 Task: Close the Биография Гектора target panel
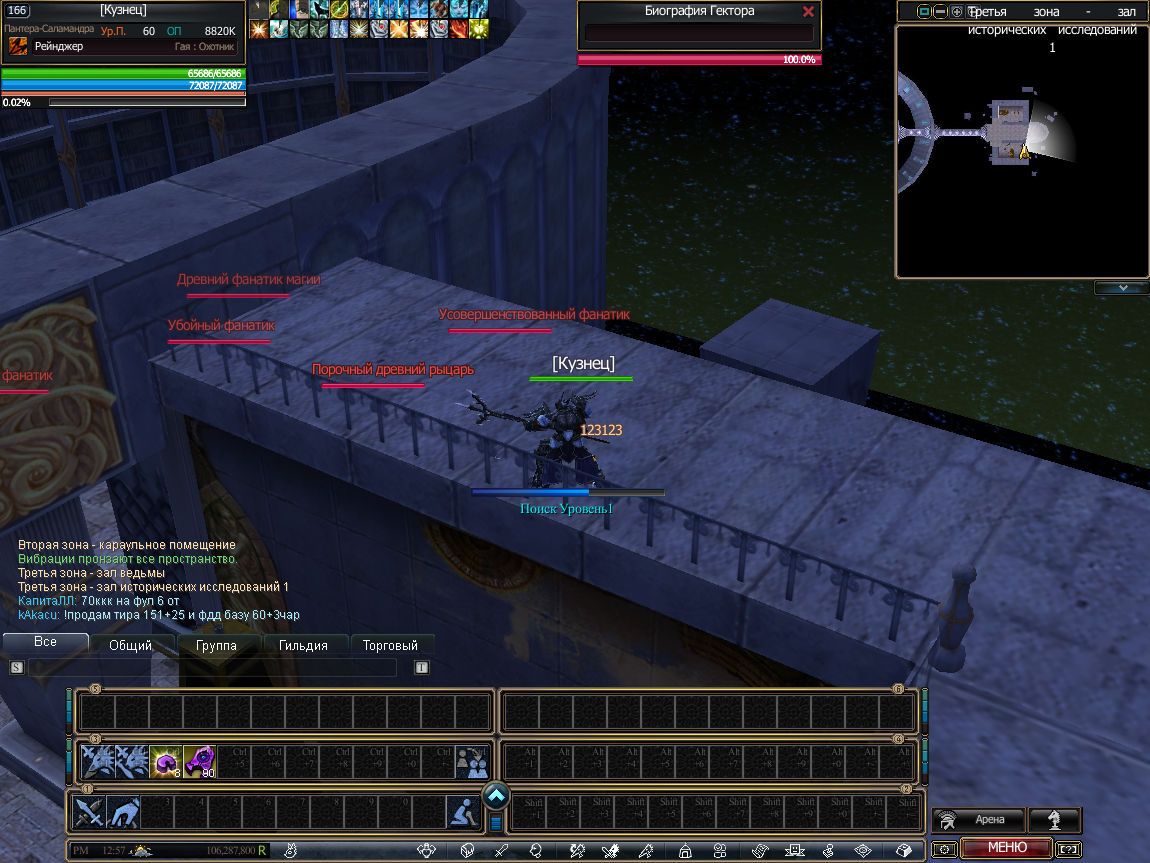point(808,12)
